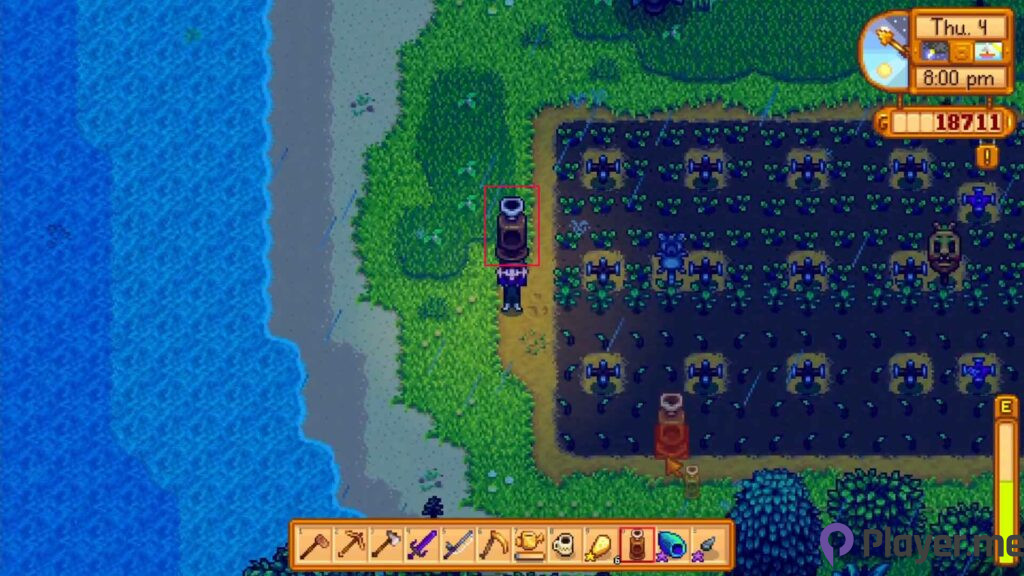
Task: Select the starred yellow food item slot
Action: tap(601, 544)
